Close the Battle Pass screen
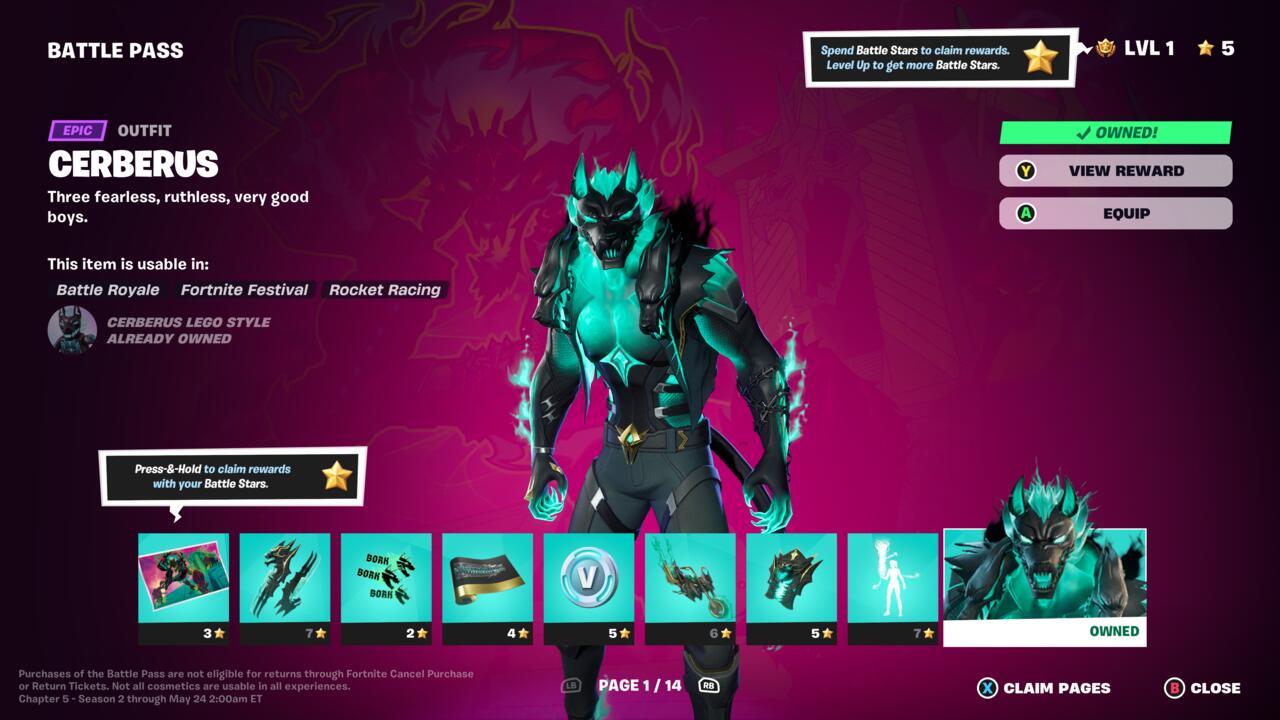Viewport: 1280px width, 720px height. click(x=1202, y=688)
